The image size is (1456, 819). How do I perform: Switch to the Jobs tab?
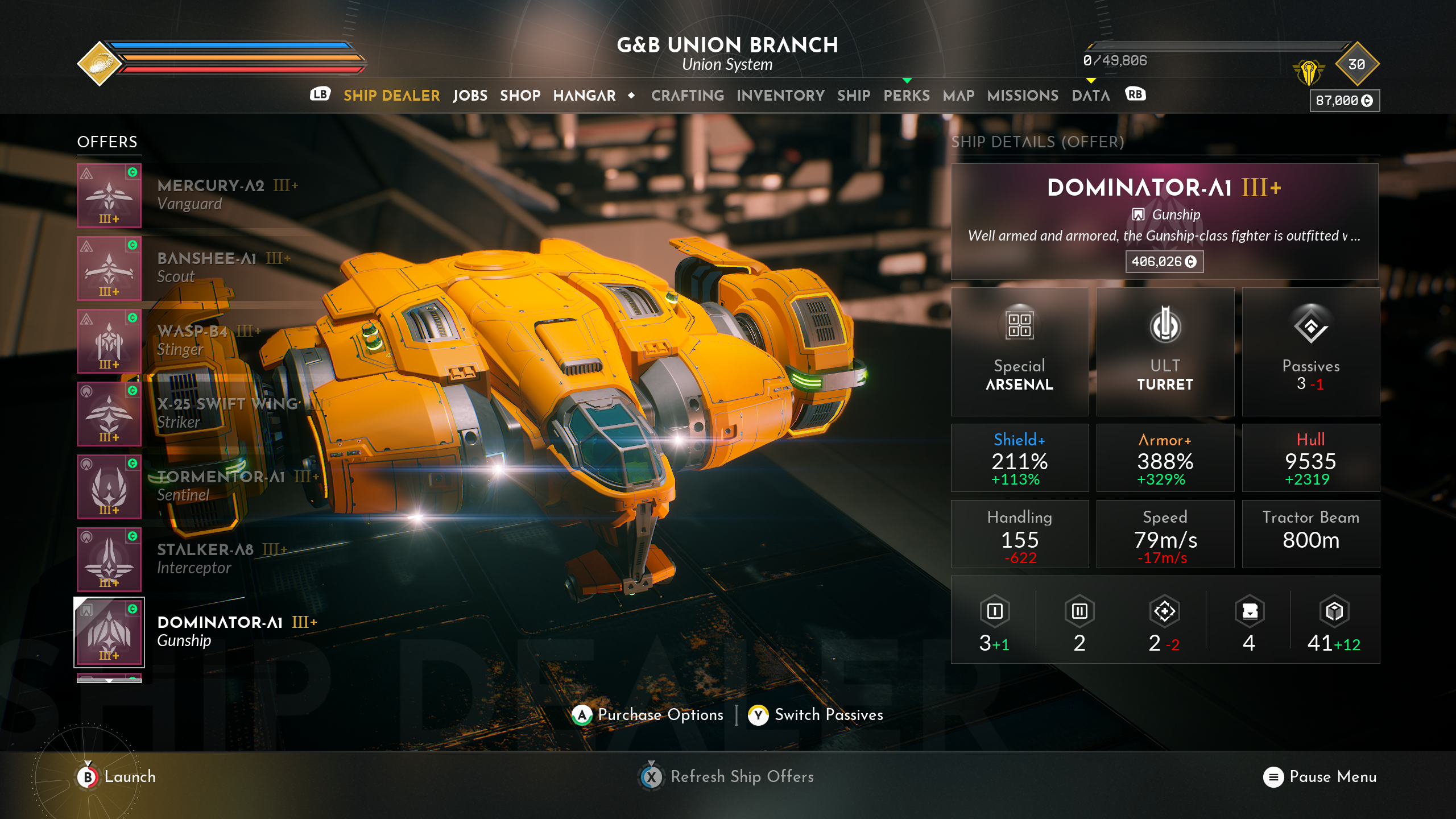tap(470, 96)
